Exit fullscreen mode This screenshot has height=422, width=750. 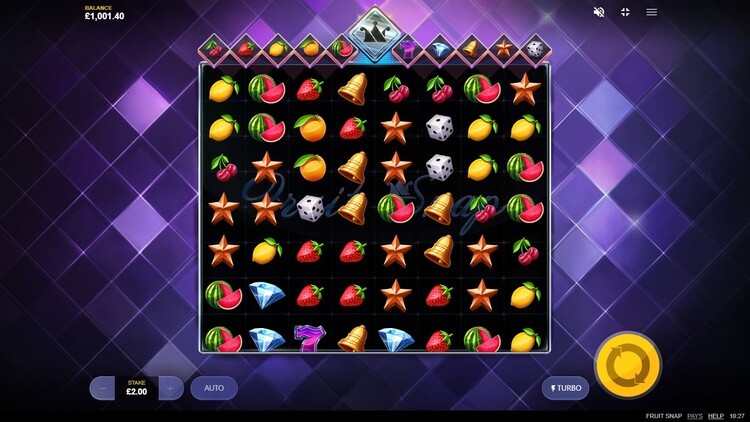pyautogui.click(x=625, y=12)
